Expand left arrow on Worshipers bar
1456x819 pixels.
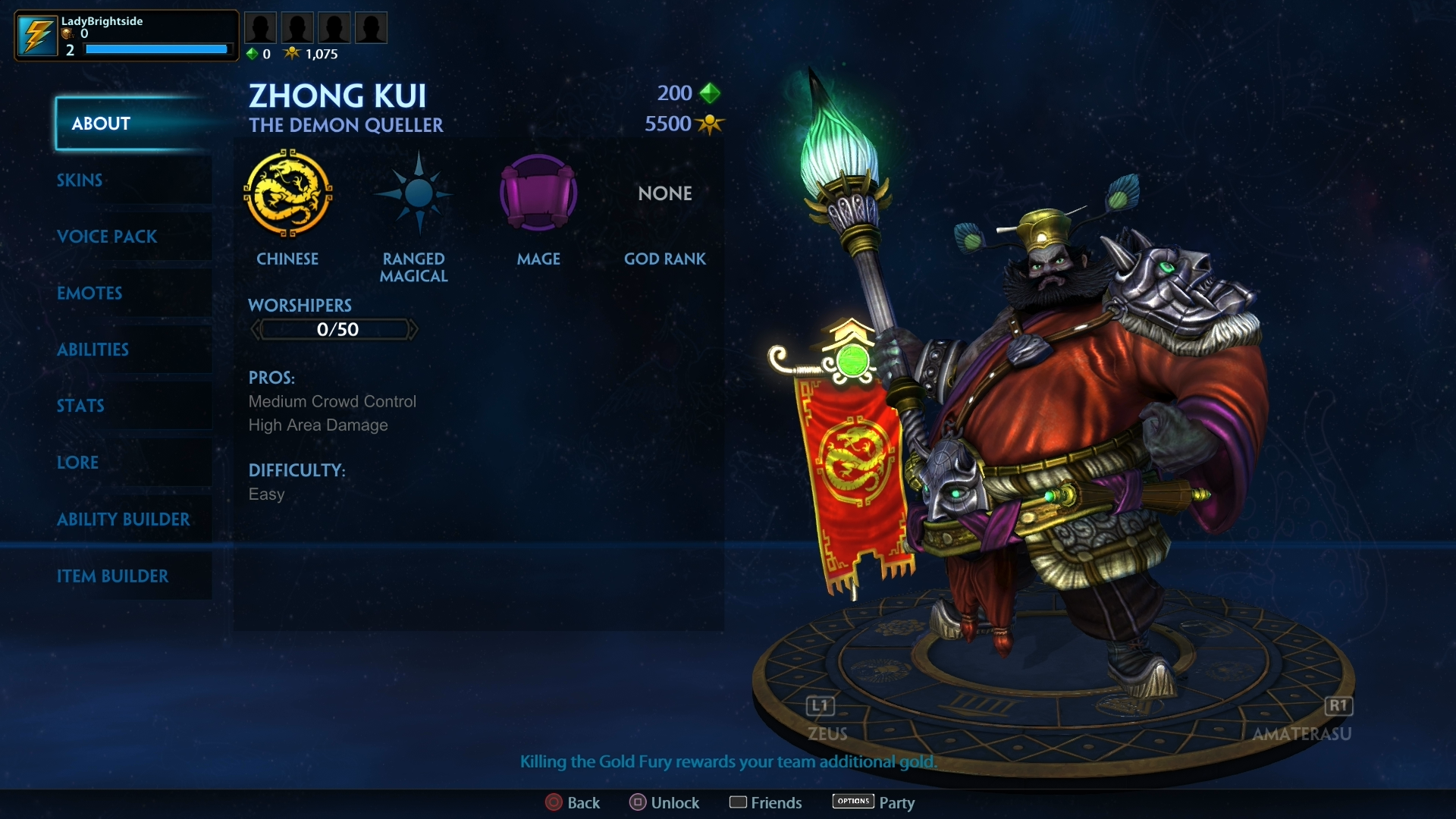(256, 329)
